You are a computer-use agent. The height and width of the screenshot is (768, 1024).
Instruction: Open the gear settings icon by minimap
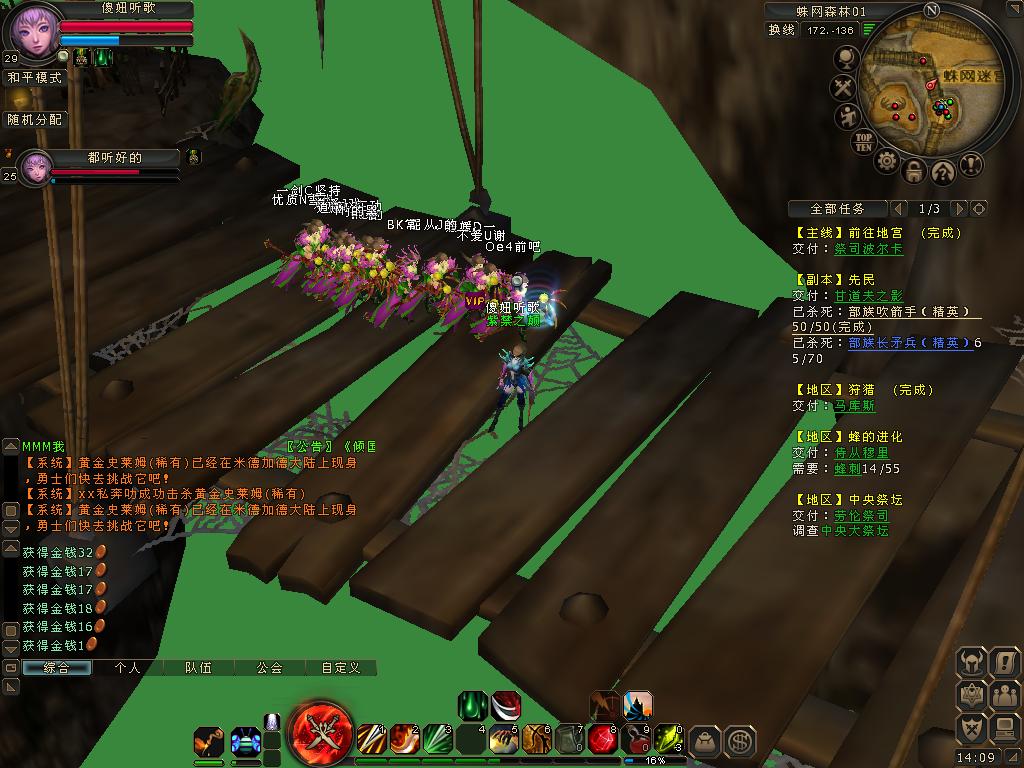[887, 161]
